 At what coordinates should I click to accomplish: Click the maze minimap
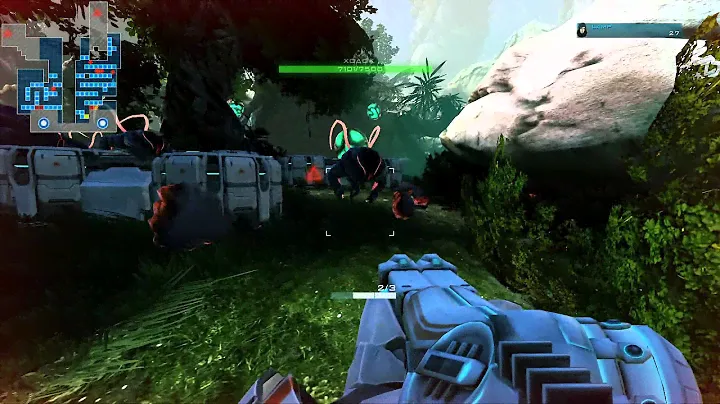point(61,67)
